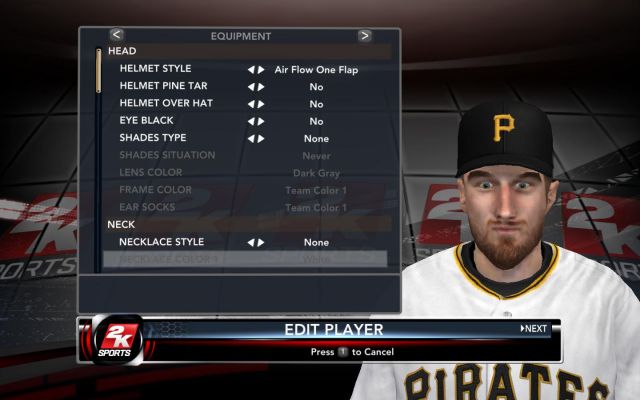
Task: Cycle Shades Type with its arrow stepper
Action: [256, 138]
